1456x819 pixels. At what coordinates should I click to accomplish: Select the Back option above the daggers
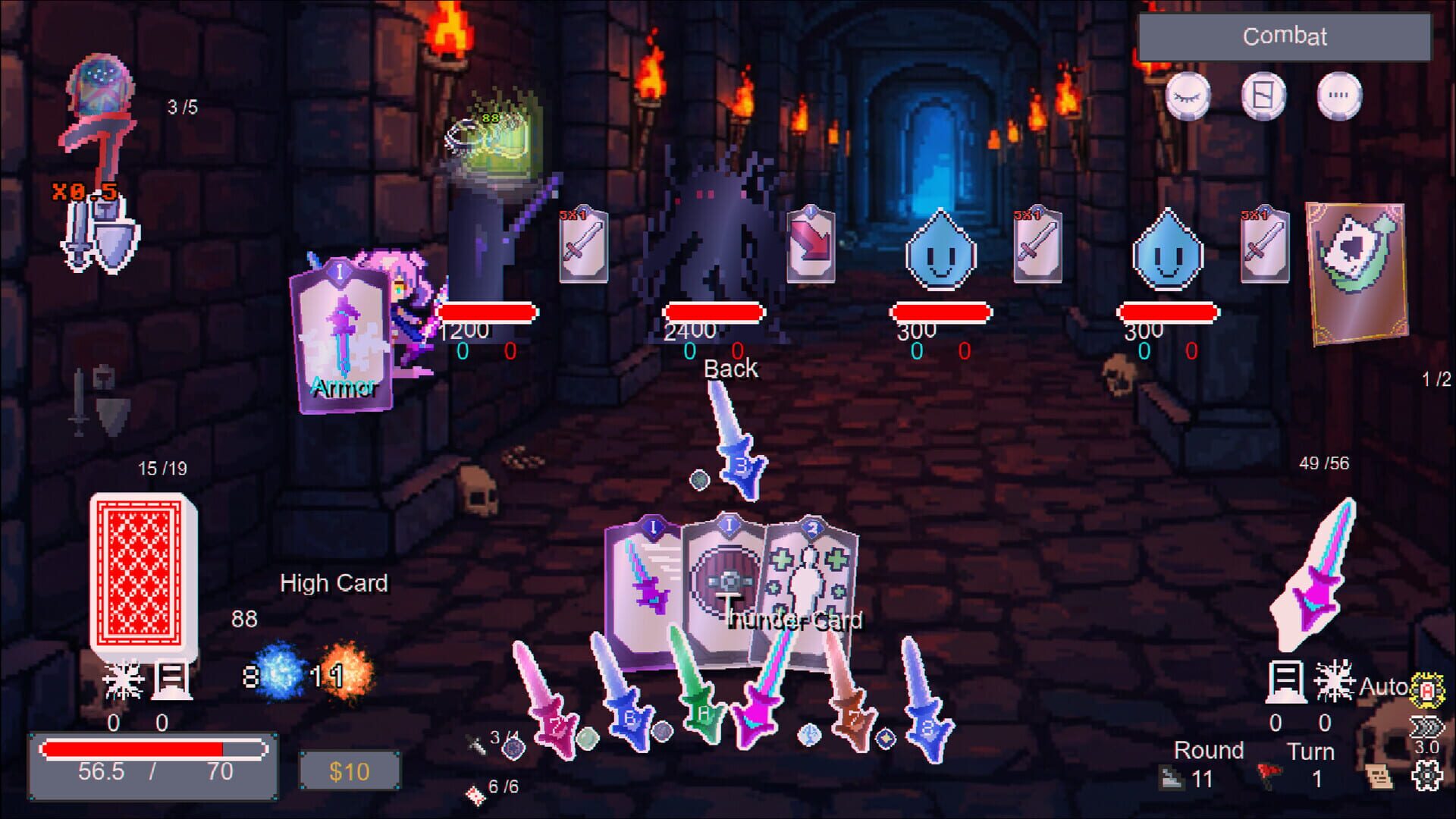(730, 369)
